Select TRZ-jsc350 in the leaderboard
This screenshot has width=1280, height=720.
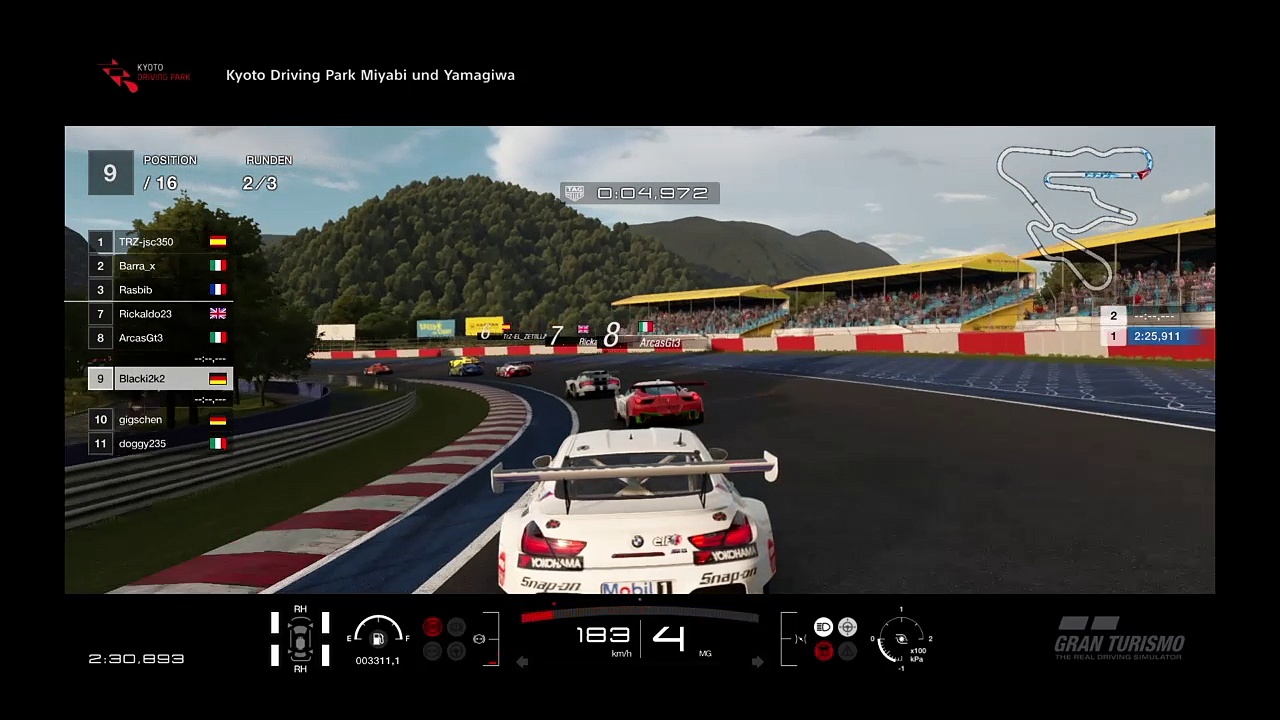pos(160,242)
